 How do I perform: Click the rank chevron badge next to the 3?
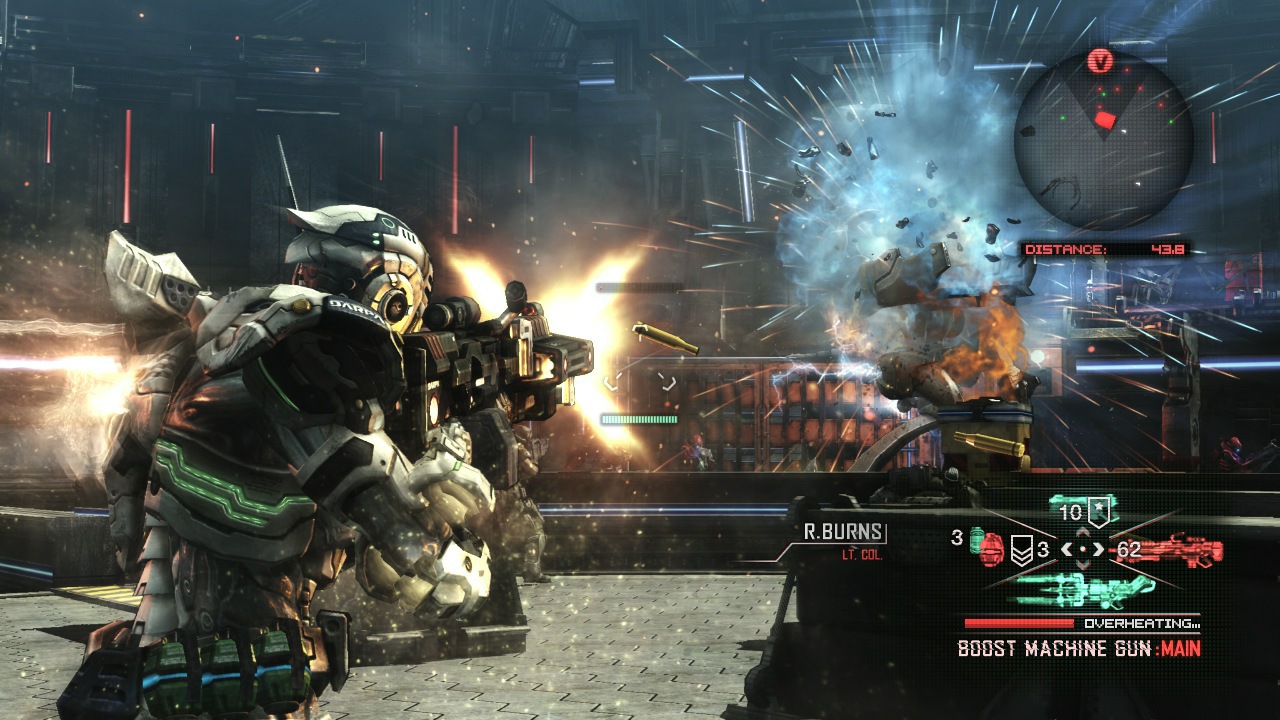click(1022, 549)
